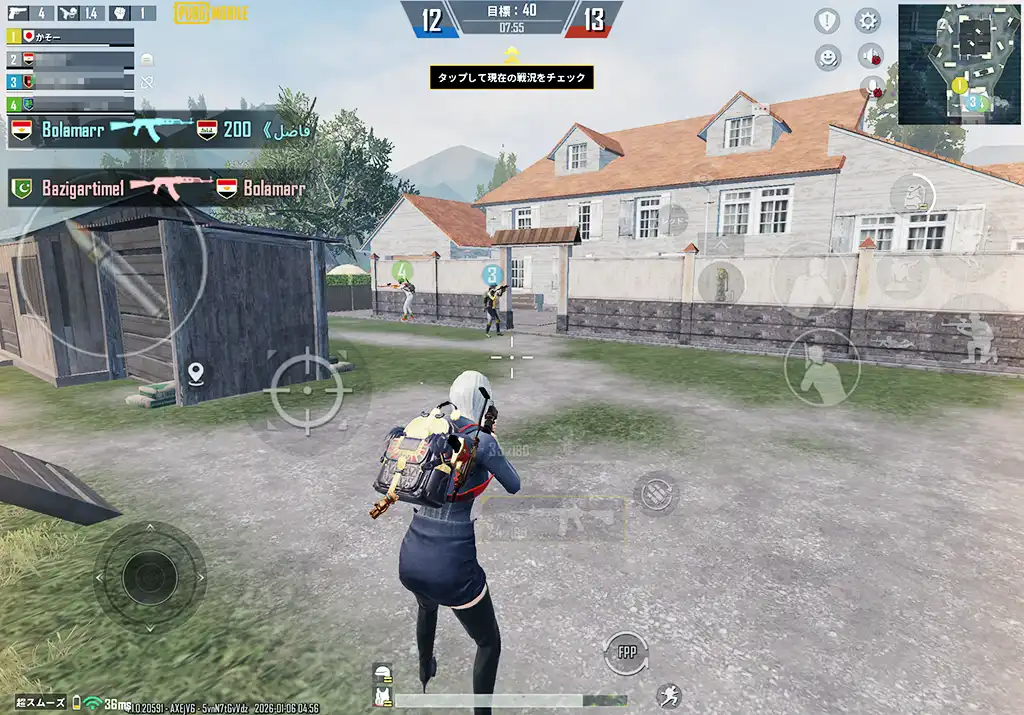The width and height of the screenshot is (1024, 715).
Task: Tap the bullets reload button
Action: (x=656, y=493)
